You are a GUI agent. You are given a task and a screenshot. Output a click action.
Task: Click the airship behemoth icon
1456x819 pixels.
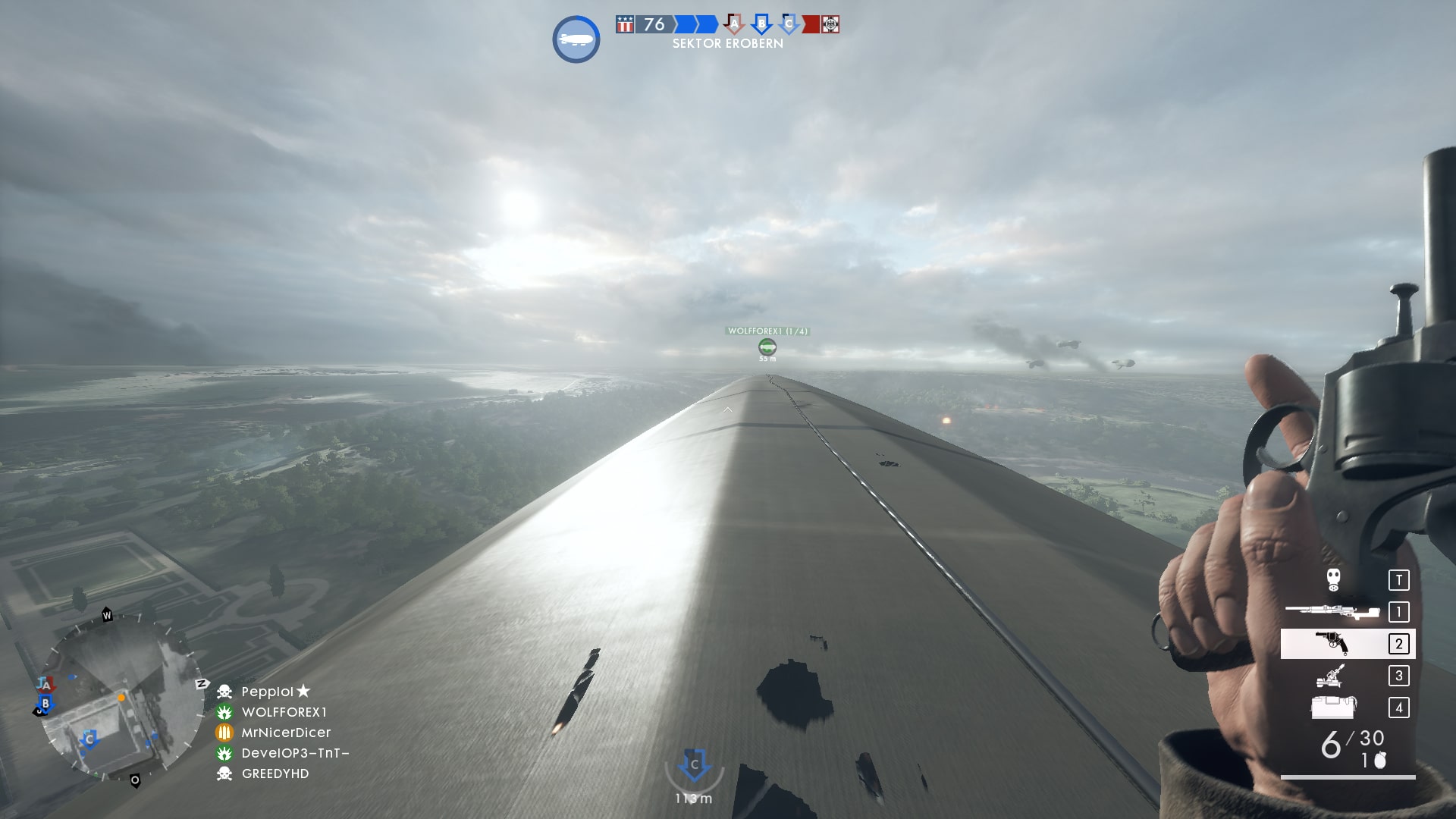click(x=576, y=39)
